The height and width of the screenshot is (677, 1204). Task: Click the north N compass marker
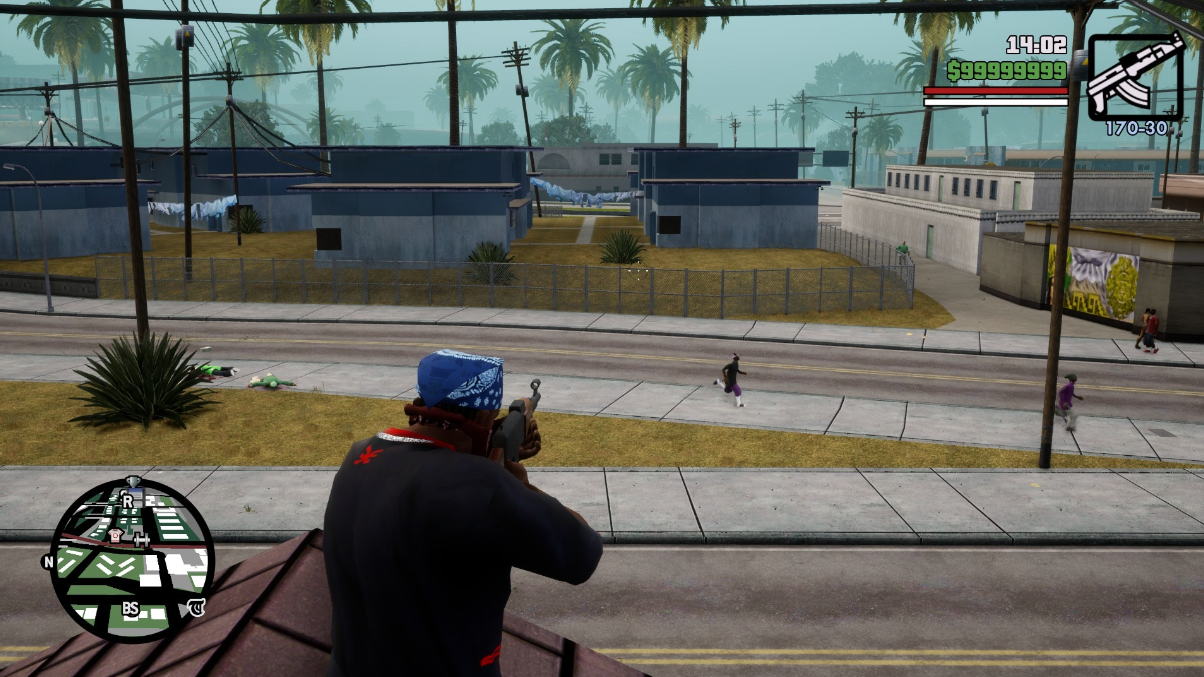point(48,562)
